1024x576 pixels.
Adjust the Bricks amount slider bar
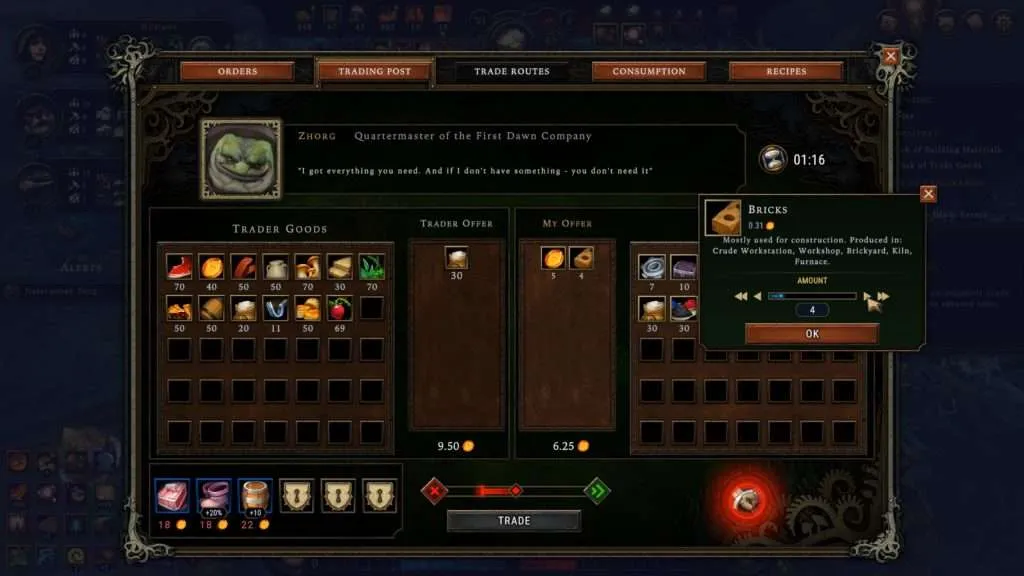tap(811, 296)
